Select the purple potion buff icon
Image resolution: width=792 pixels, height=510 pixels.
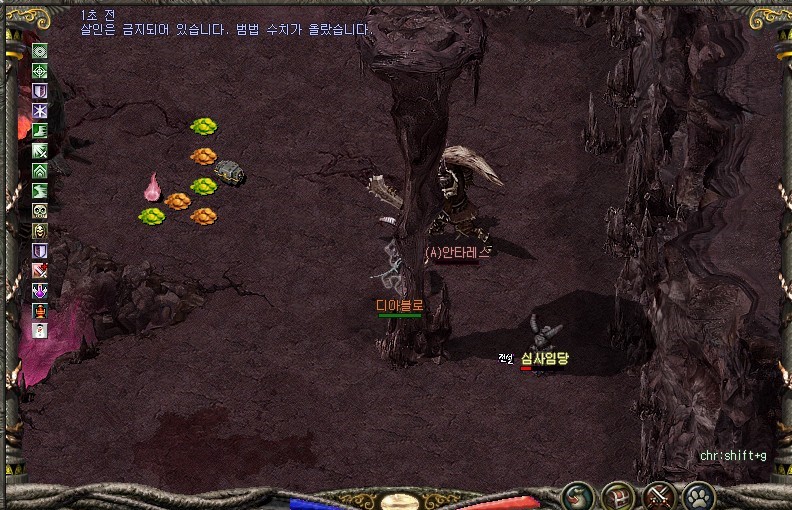40,291
